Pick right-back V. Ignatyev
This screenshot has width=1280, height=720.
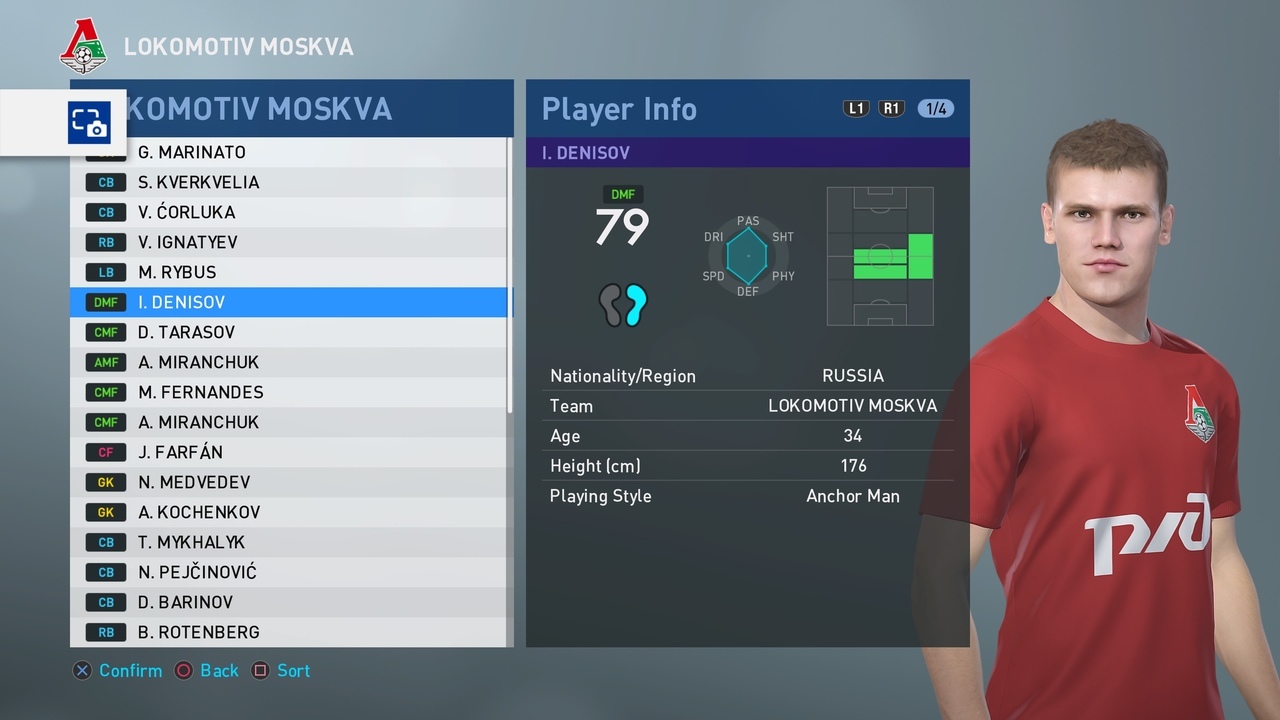pyautogui.click(x=290, y=242)
